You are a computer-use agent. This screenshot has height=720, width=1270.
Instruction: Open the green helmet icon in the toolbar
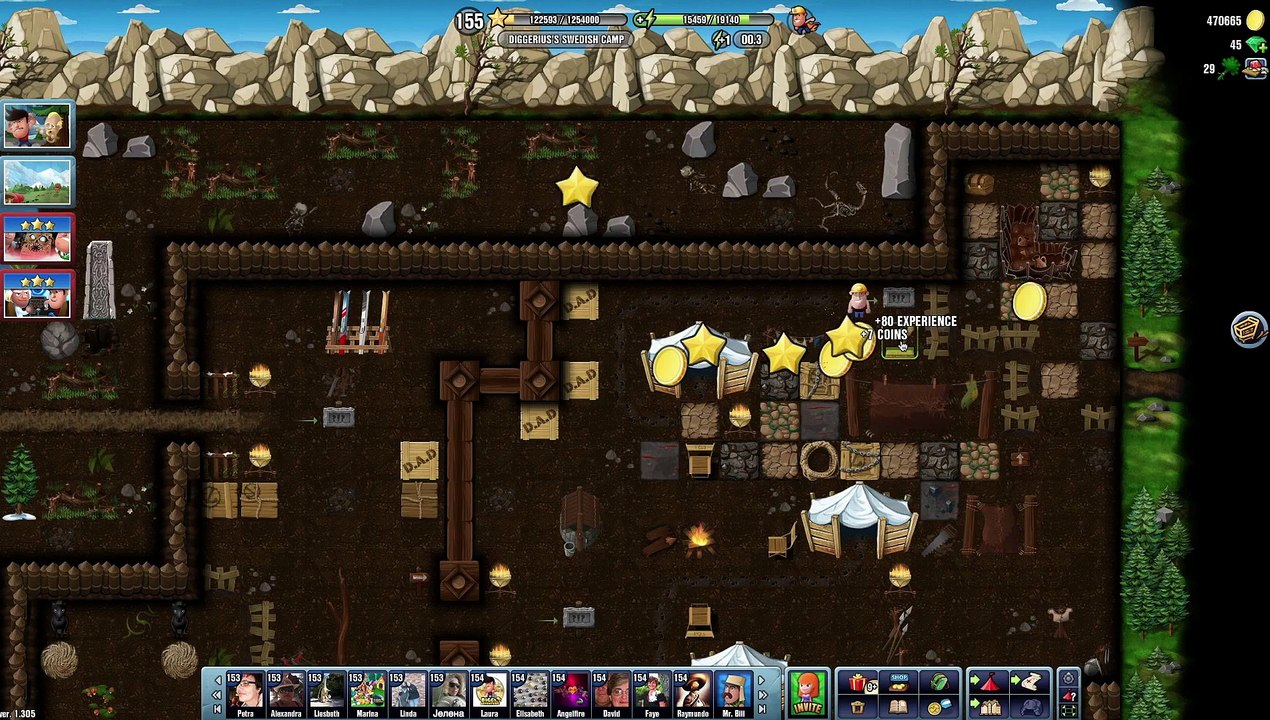(939, 683)
